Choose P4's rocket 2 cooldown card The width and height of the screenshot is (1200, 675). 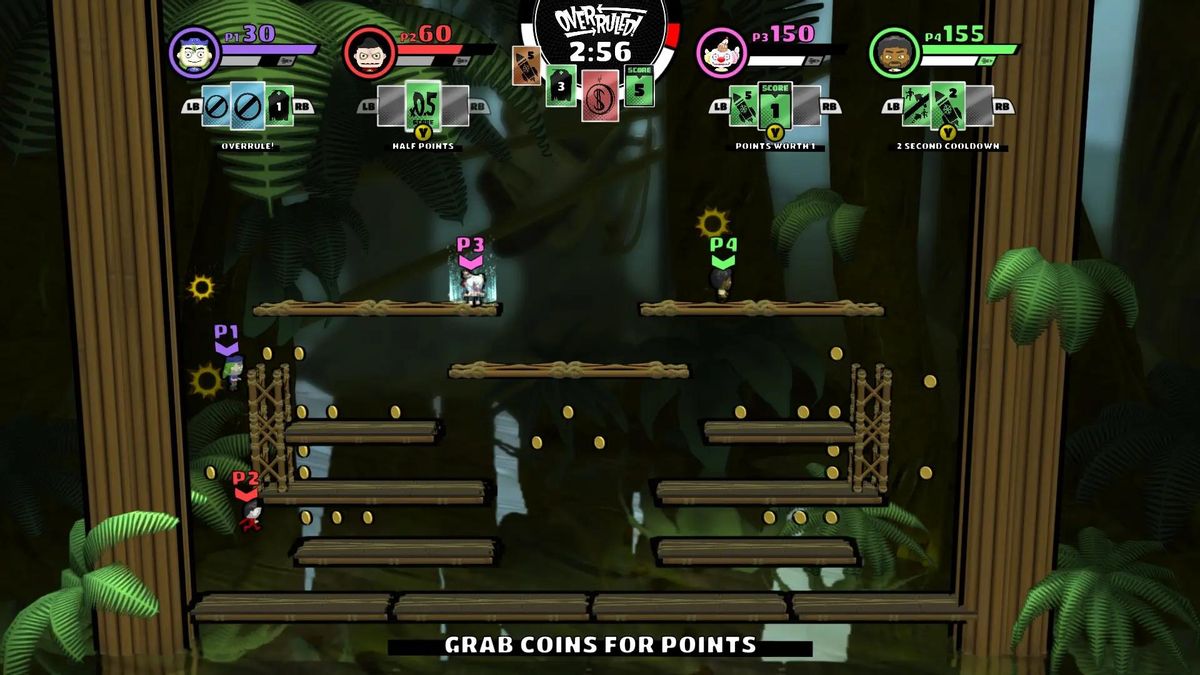coord(947,105)
